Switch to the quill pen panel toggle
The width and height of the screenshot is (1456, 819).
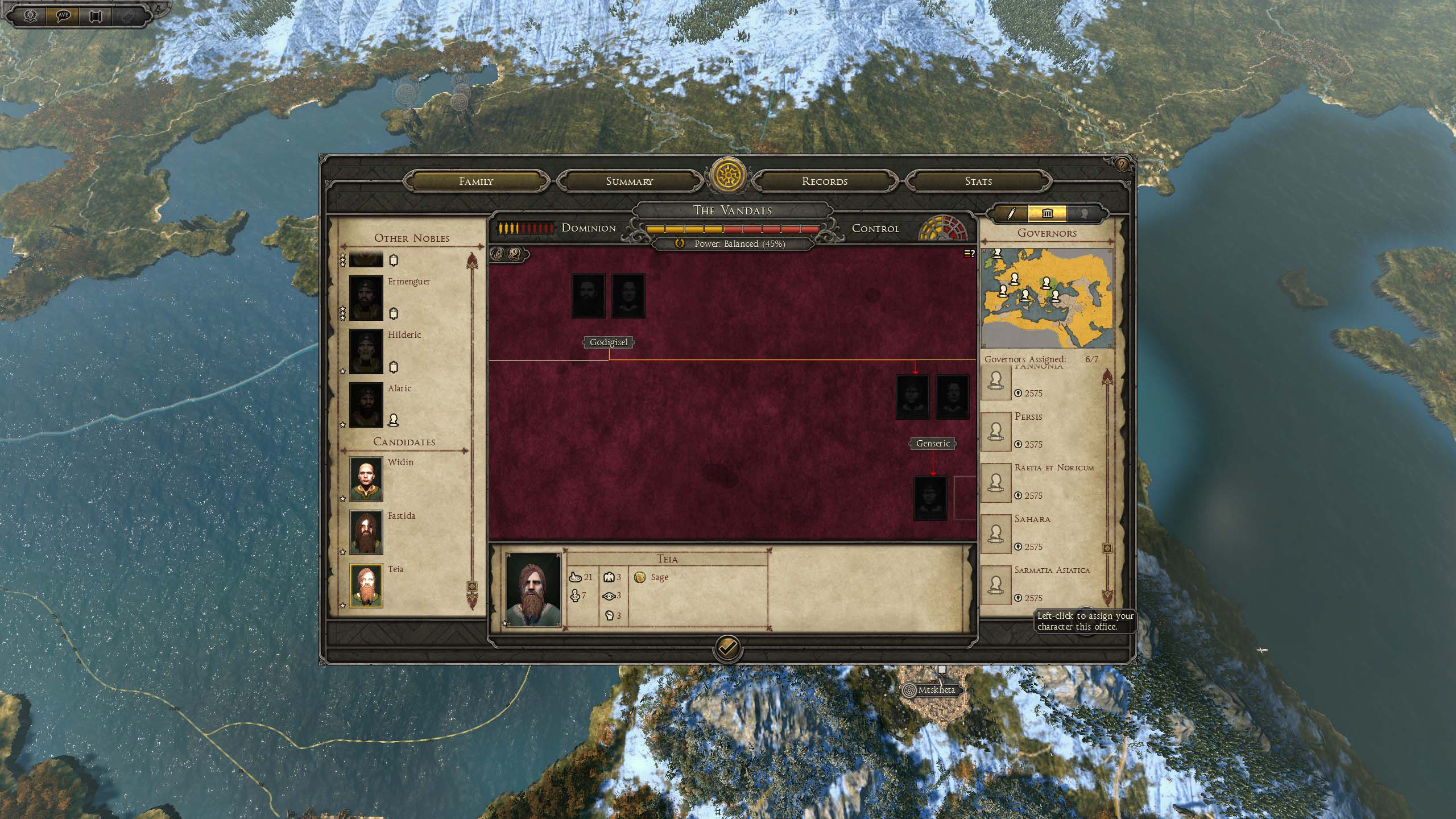click(1011, 214)
